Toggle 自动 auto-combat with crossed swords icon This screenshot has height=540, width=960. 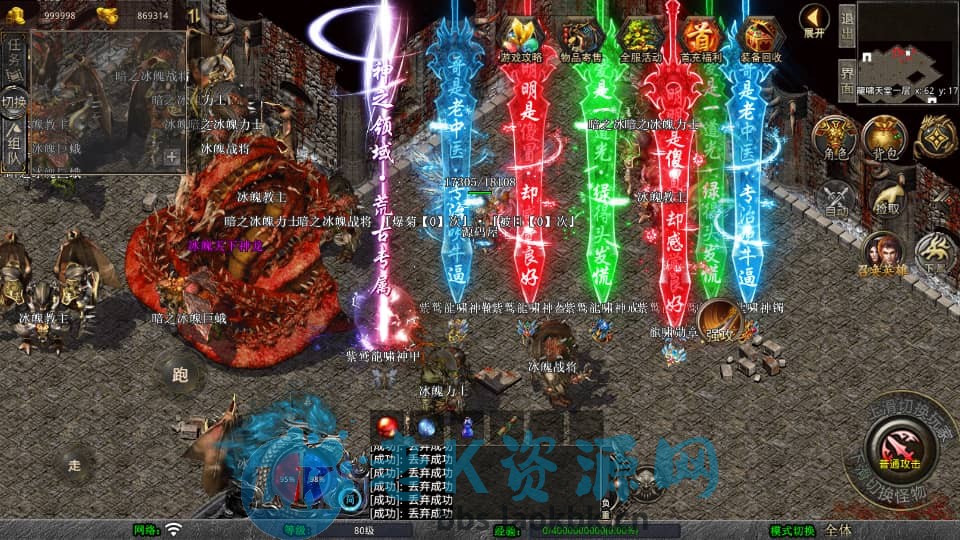point(834,200)
